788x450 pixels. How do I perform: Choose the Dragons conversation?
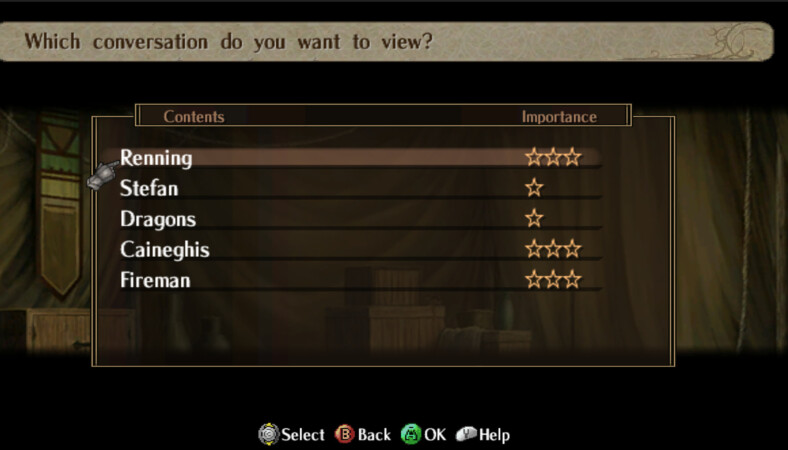tap(158, 219)
